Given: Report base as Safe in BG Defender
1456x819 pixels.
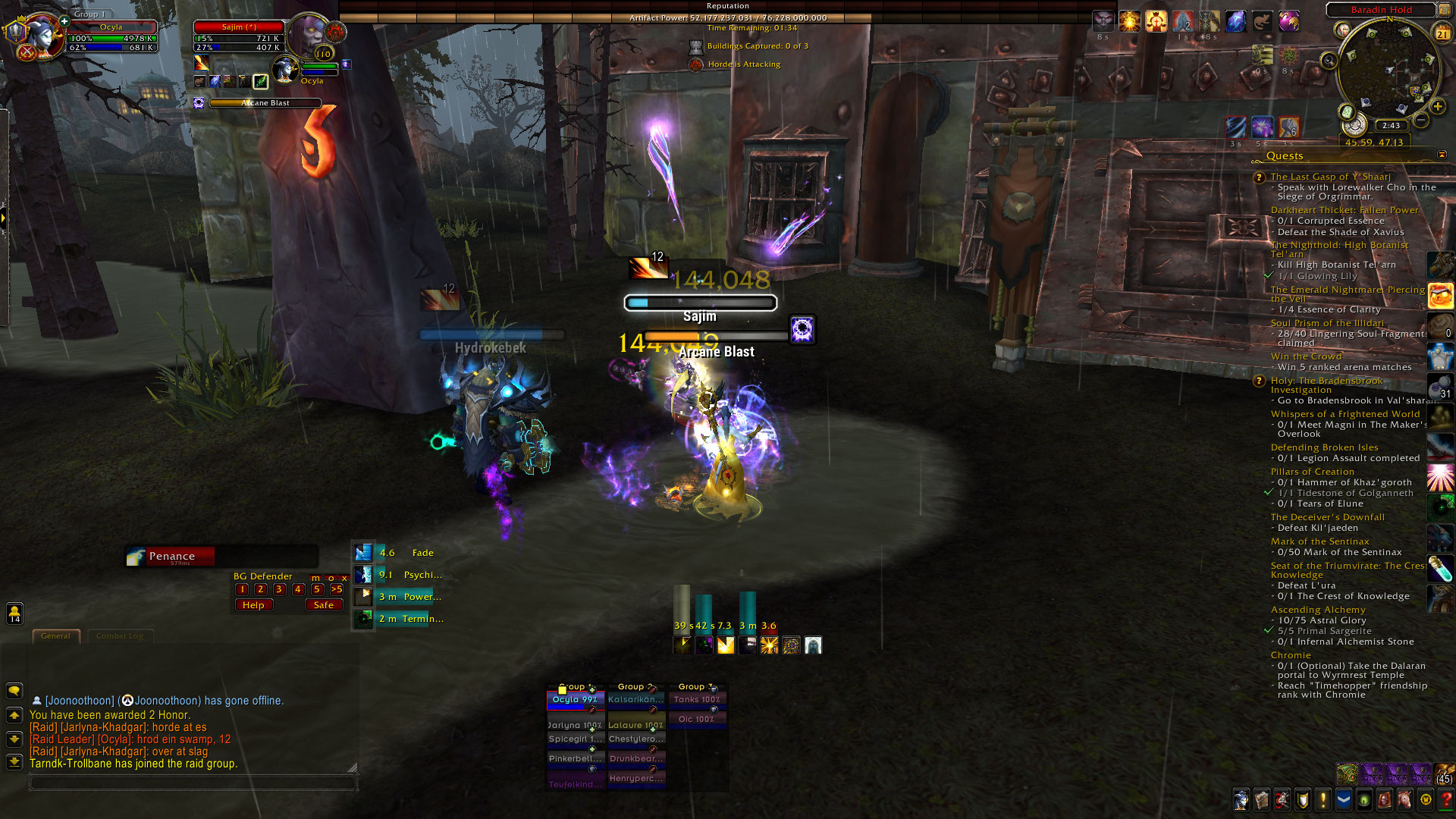Looking at the screenshot, I should coord(323,605).
